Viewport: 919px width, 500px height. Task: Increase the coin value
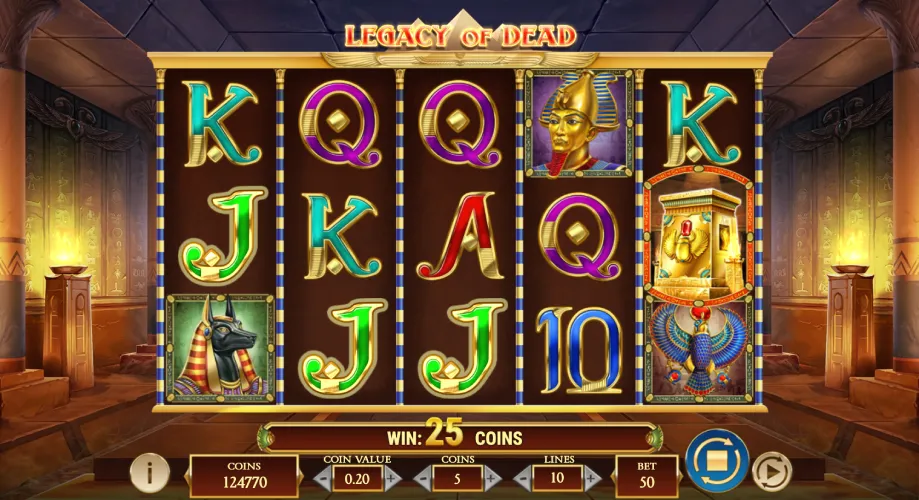tap(393, 477)
